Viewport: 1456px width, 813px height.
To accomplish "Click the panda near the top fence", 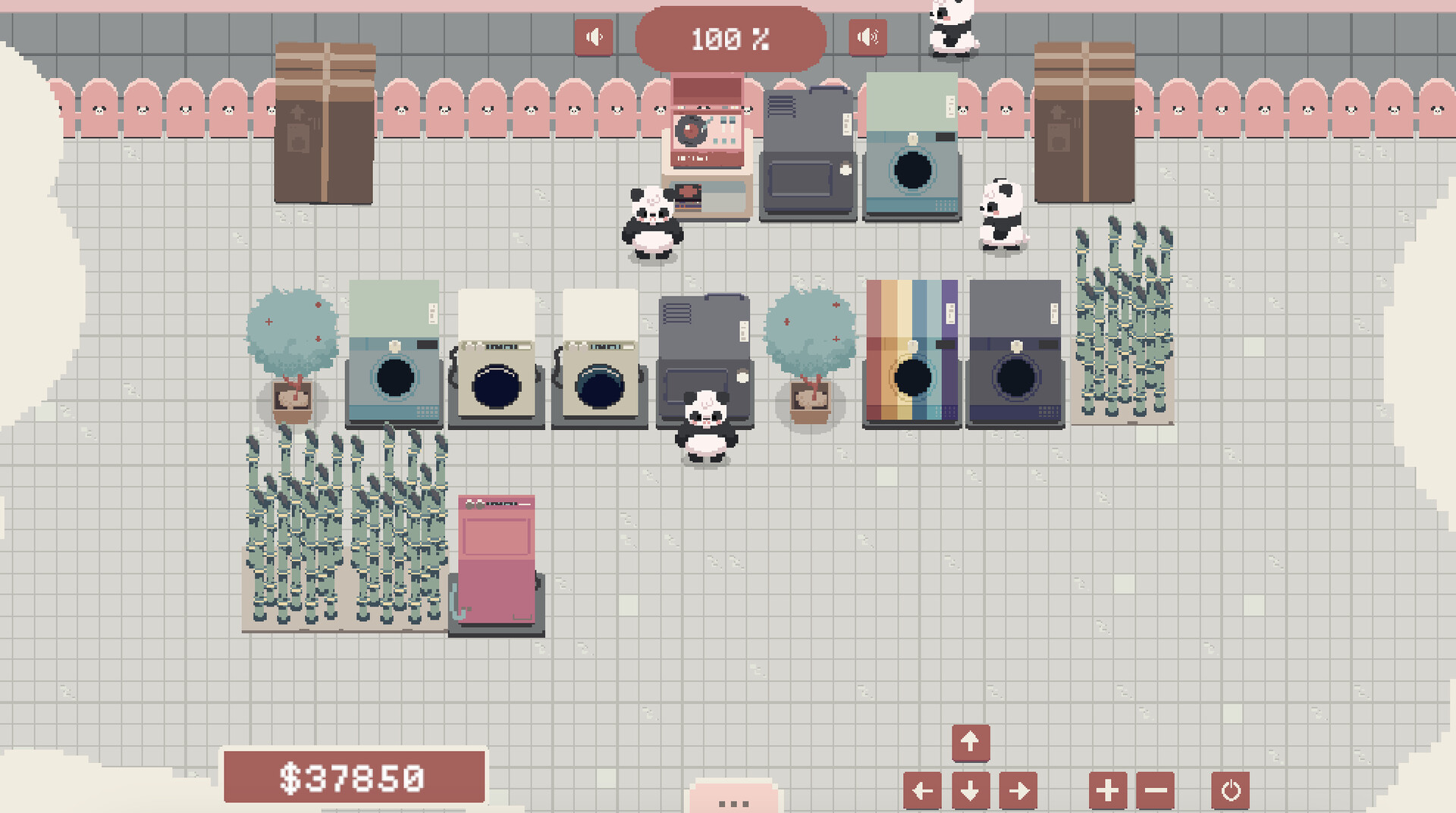I will tap(952, 30).
